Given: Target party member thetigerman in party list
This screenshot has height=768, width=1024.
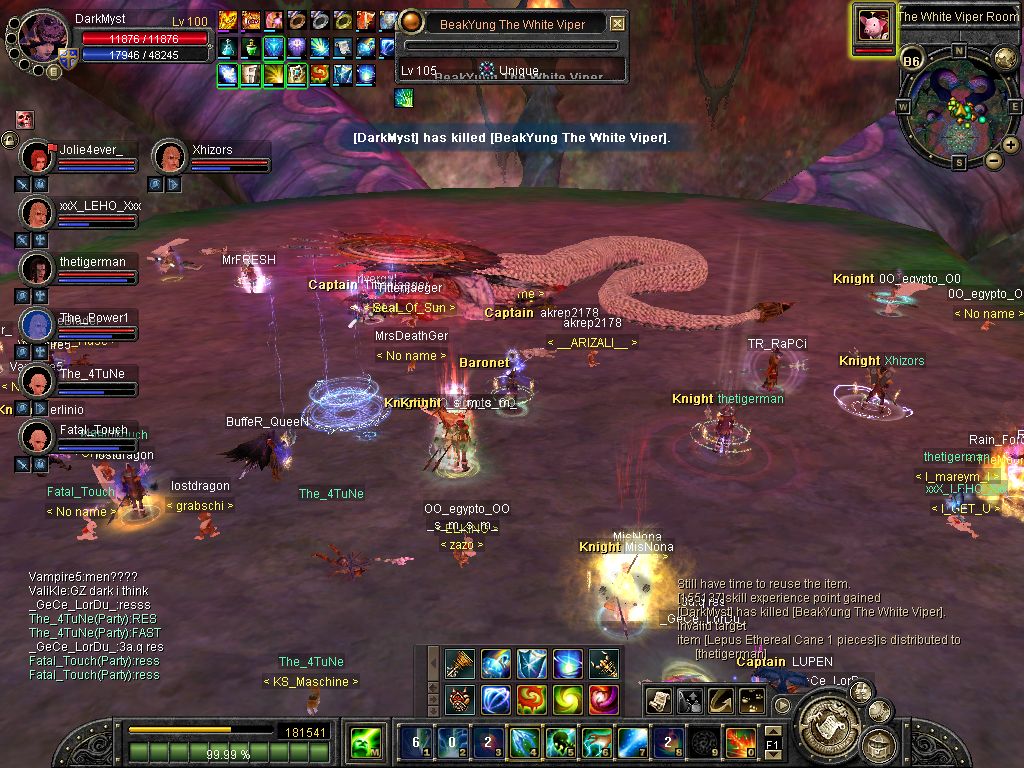Looking at the screenshot, I should click(38, 269).
